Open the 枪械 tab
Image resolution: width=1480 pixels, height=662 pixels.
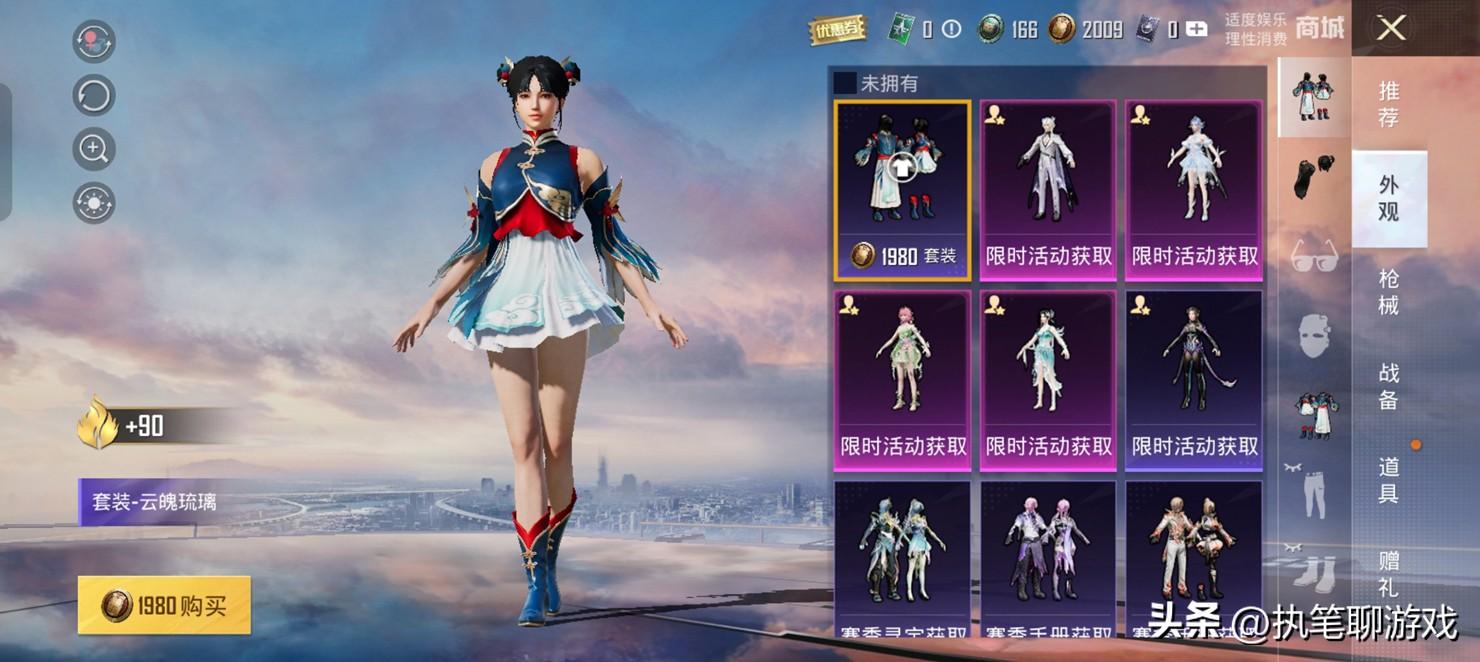click(1388, 292)
